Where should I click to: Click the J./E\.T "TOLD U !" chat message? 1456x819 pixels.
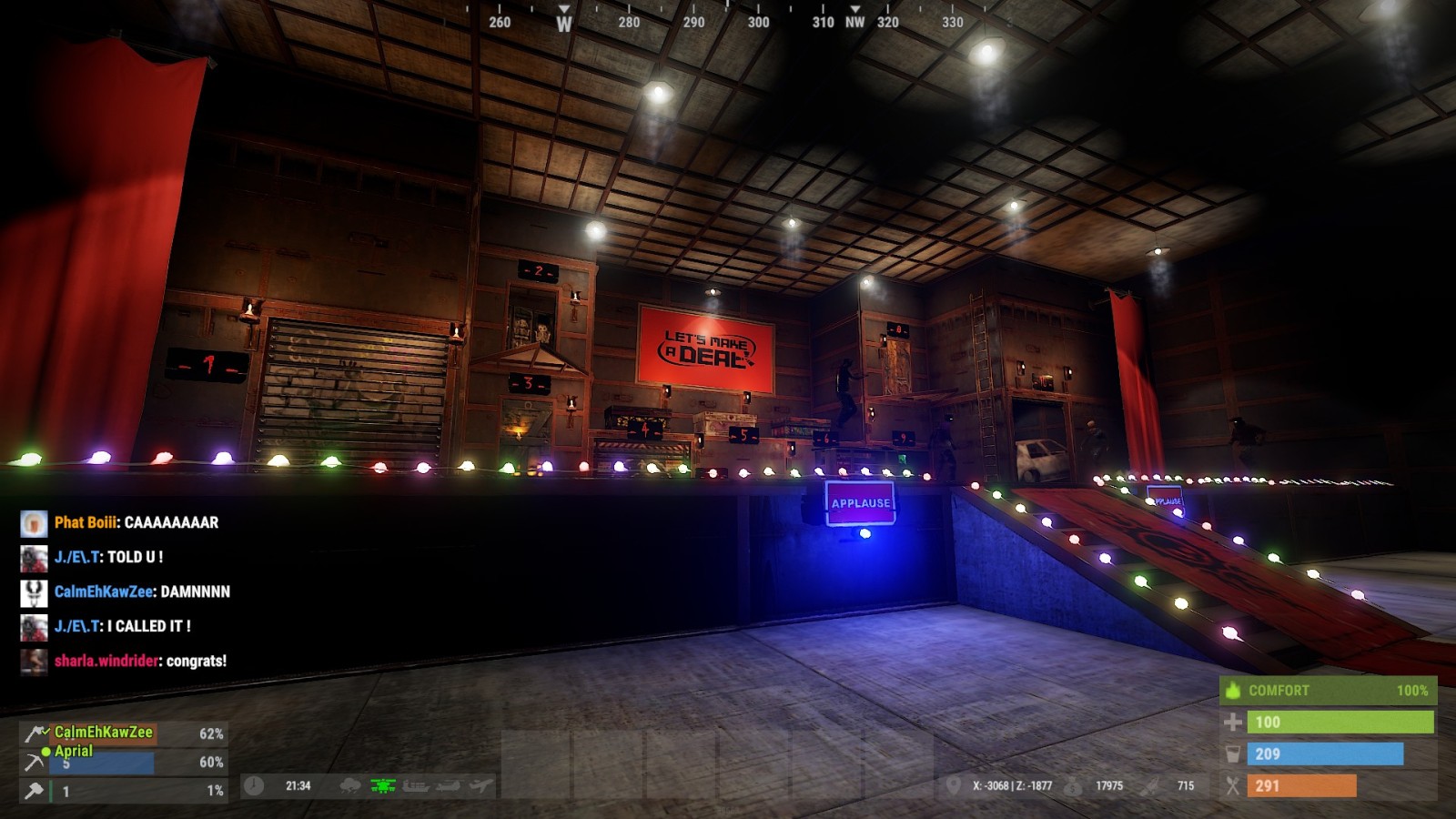(135, 557)
